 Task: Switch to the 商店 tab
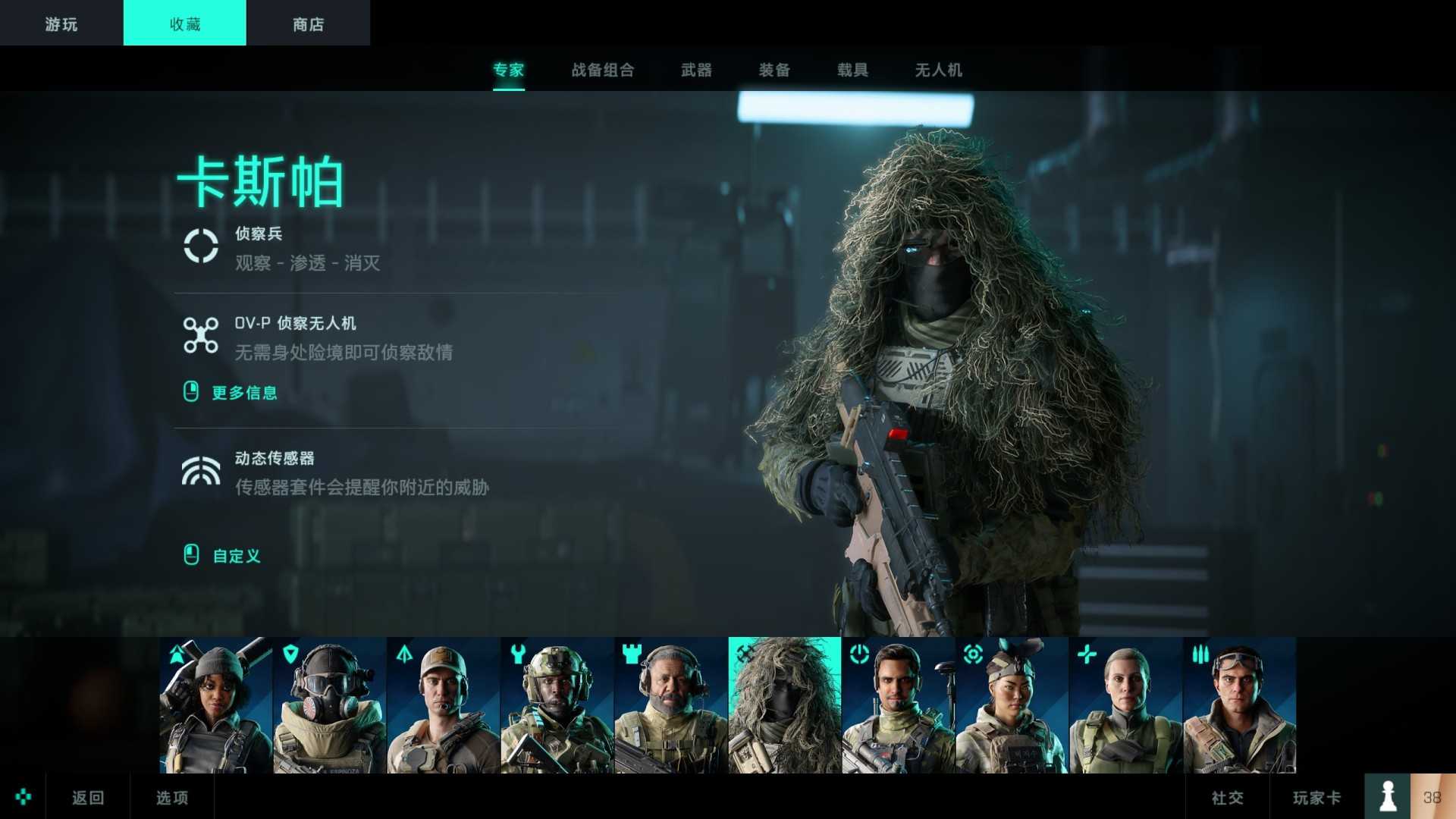click(307, 23)
